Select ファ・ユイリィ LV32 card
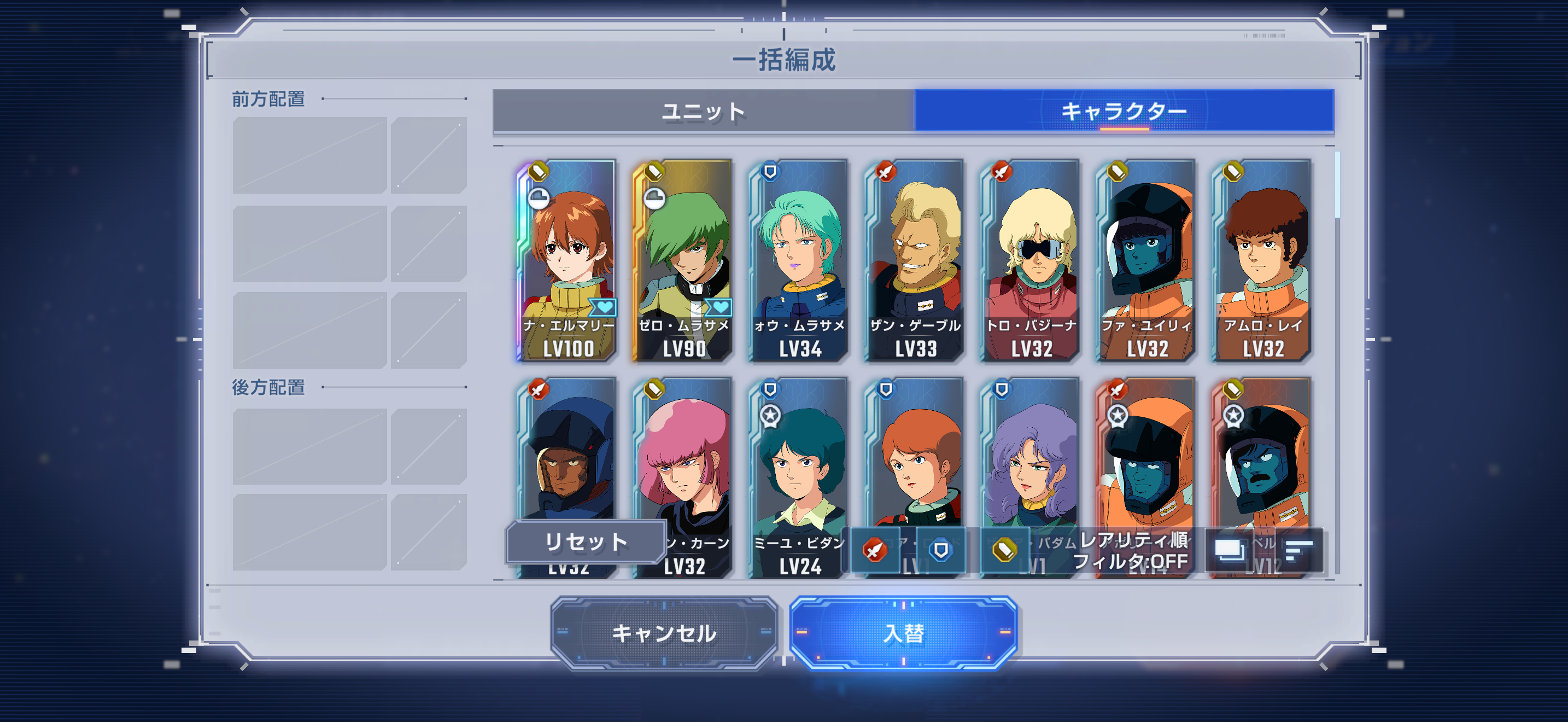The width and height of the screenshot is (1568, 722). click(1147, 260)
